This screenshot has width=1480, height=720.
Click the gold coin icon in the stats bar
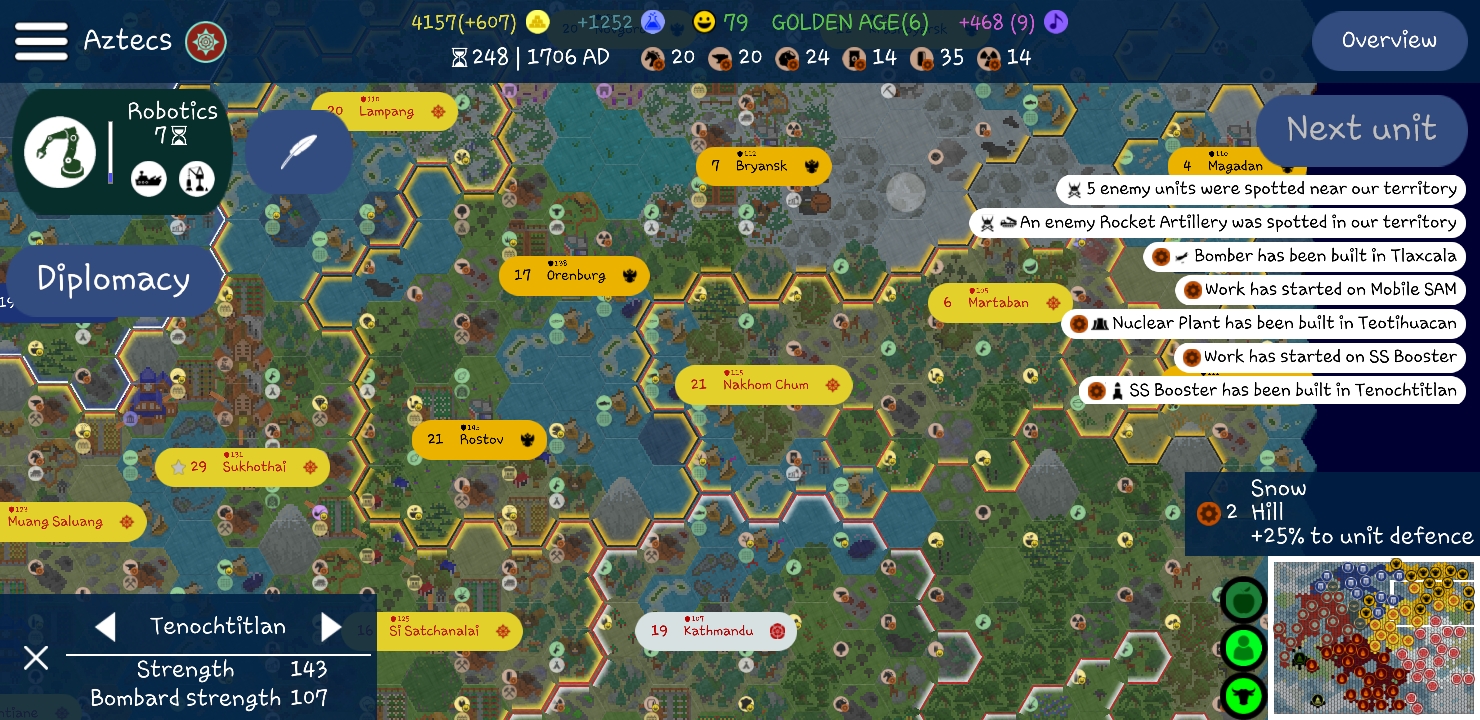538,21
